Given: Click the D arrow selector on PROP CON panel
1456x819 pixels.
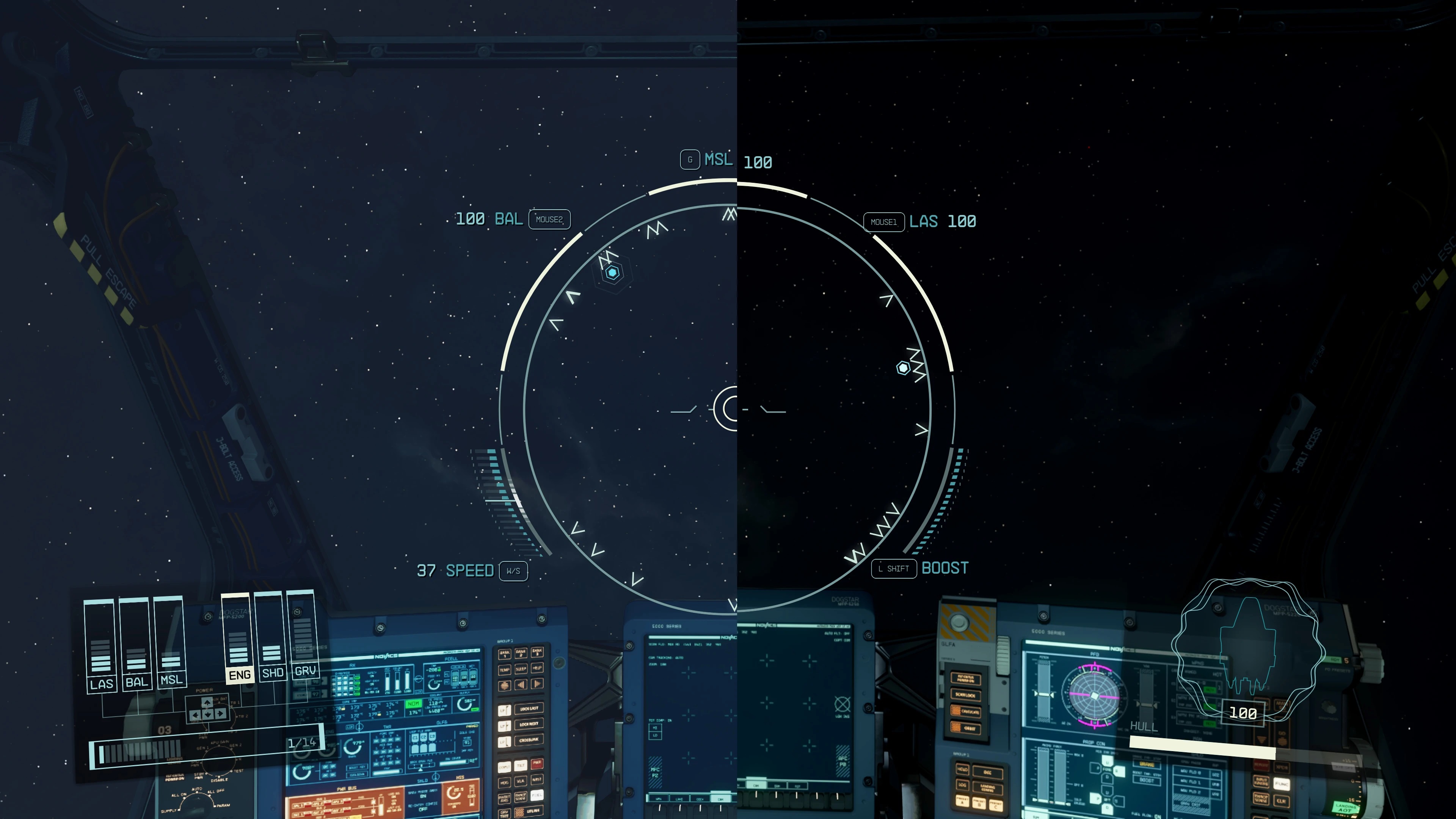Looking at the screenshot, I should [x=1107, y=777].
